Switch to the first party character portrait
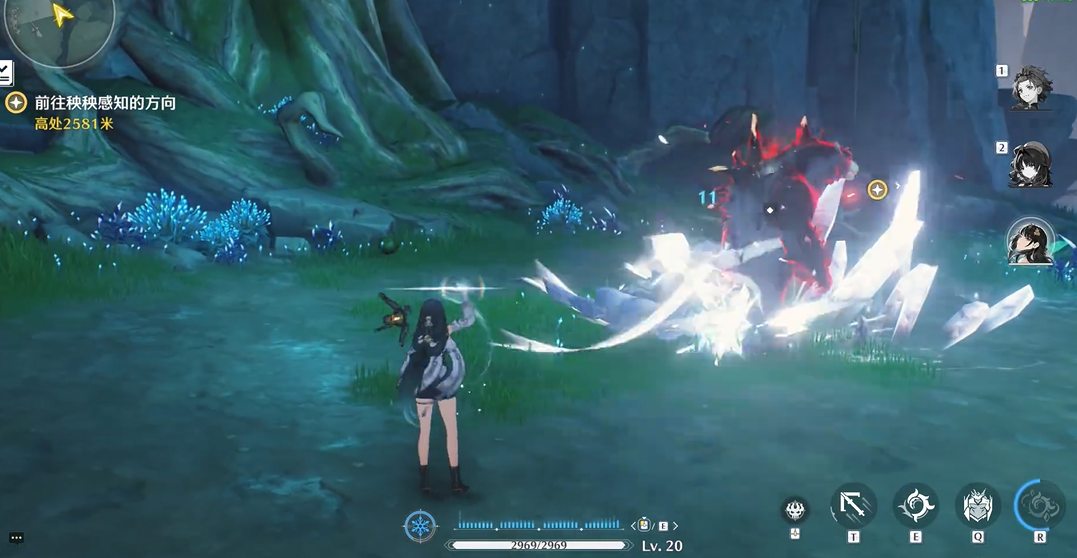Viewport: 1077px width, 558px height. click(1031, 88)
